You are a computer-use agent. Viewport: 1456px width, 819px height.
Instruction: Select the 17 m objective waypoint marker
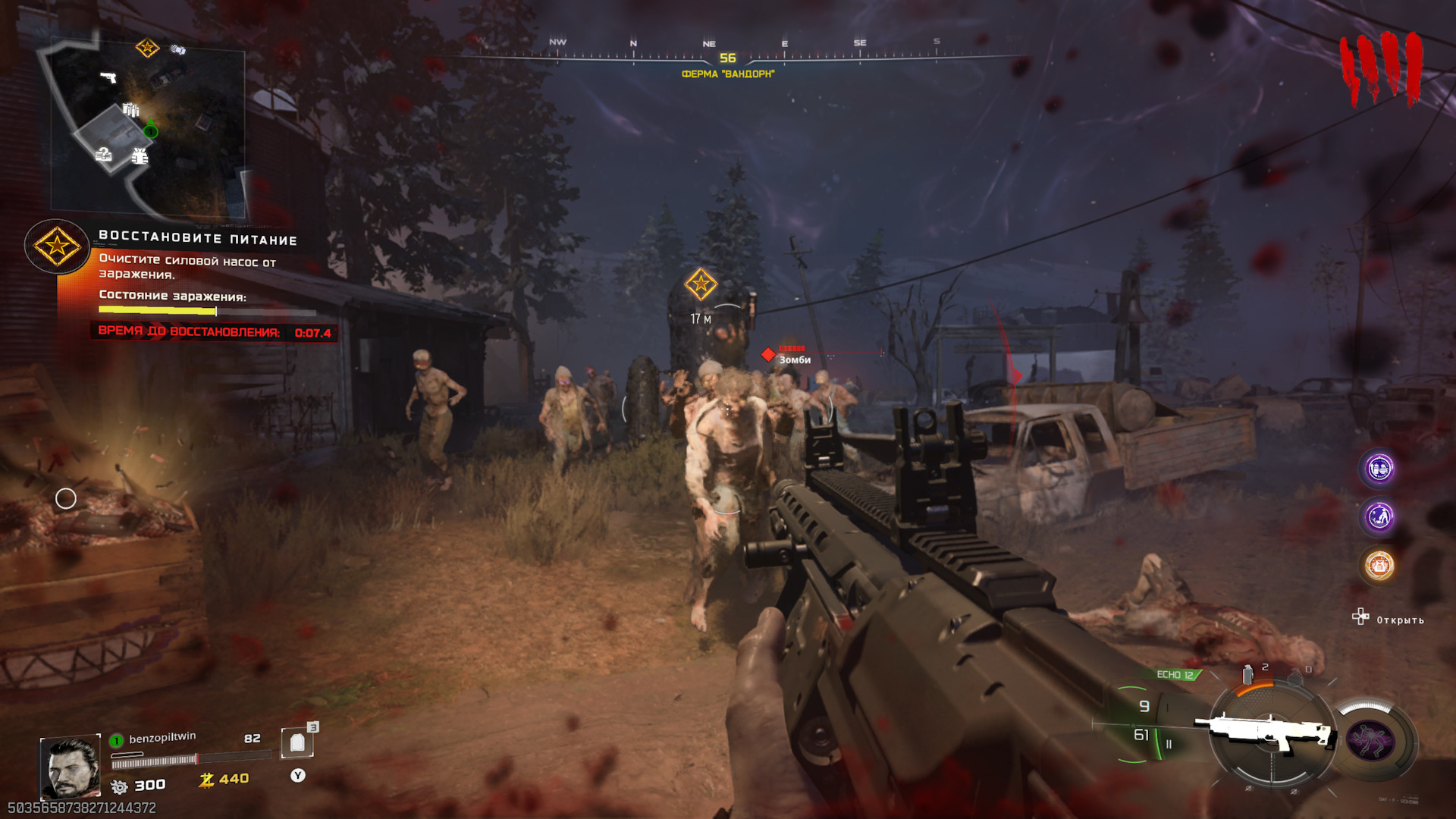pos(701,285)
